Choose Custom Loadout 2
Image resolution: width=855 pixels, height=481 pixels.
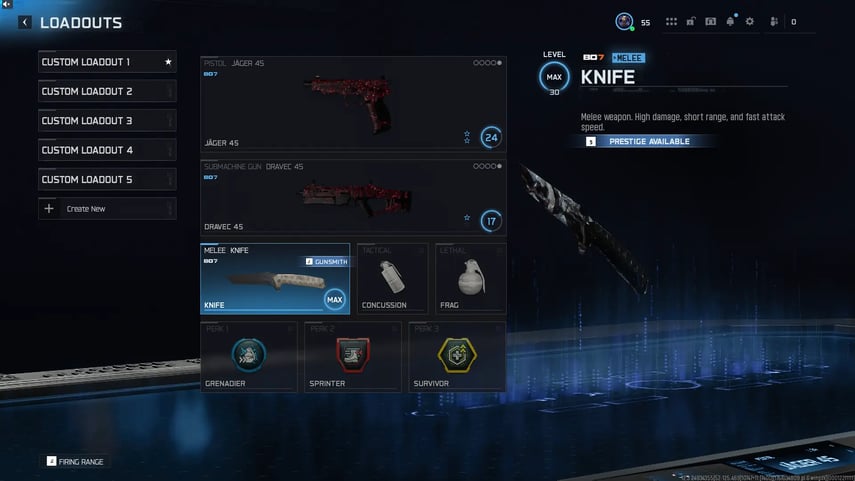107,91
